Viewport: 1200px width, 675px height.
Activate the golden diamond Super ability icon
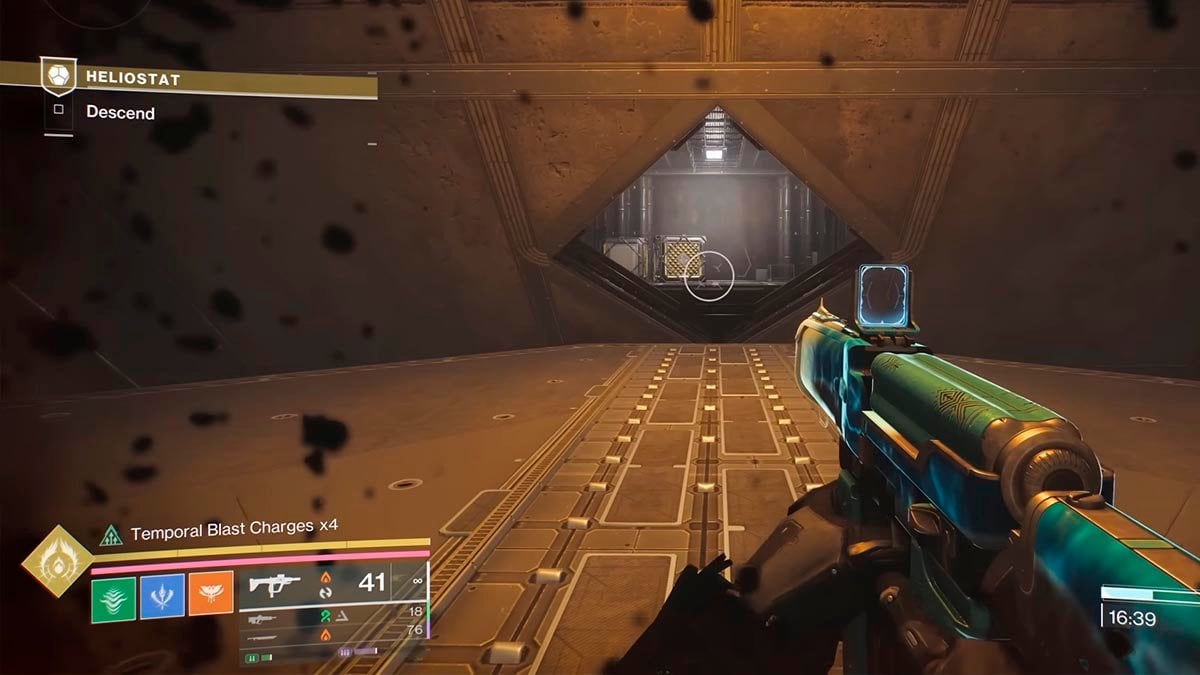(x=57, y=561)
